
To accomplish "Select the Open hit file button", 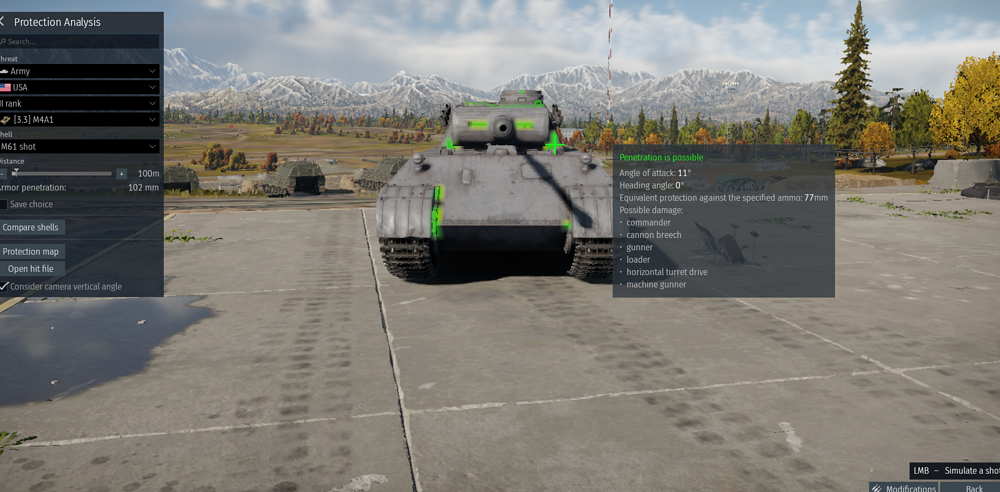I will tap(32, 269).
